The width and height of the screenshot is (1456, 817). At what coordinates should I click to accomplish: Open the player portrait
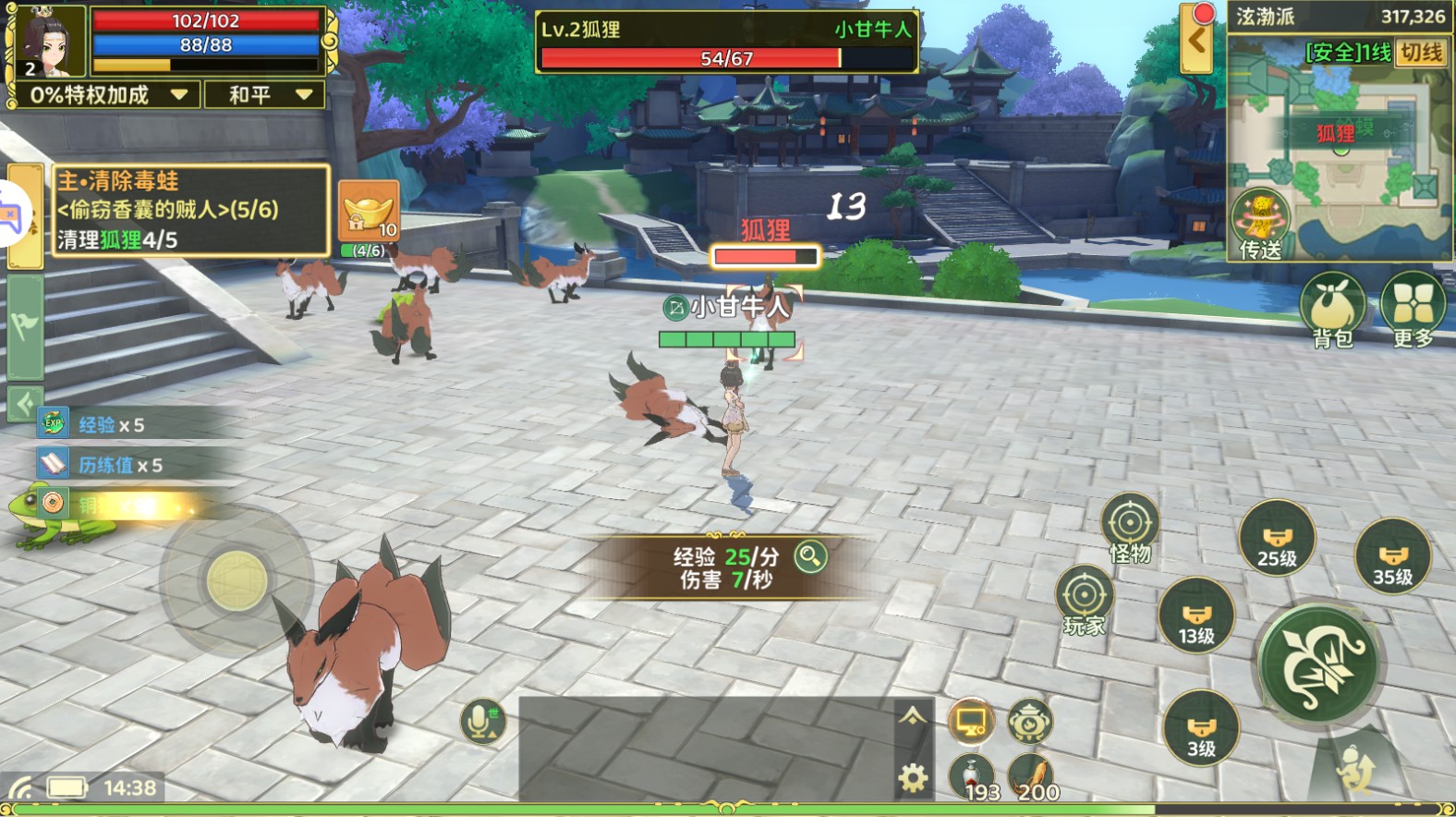click(x=48, y=42)
